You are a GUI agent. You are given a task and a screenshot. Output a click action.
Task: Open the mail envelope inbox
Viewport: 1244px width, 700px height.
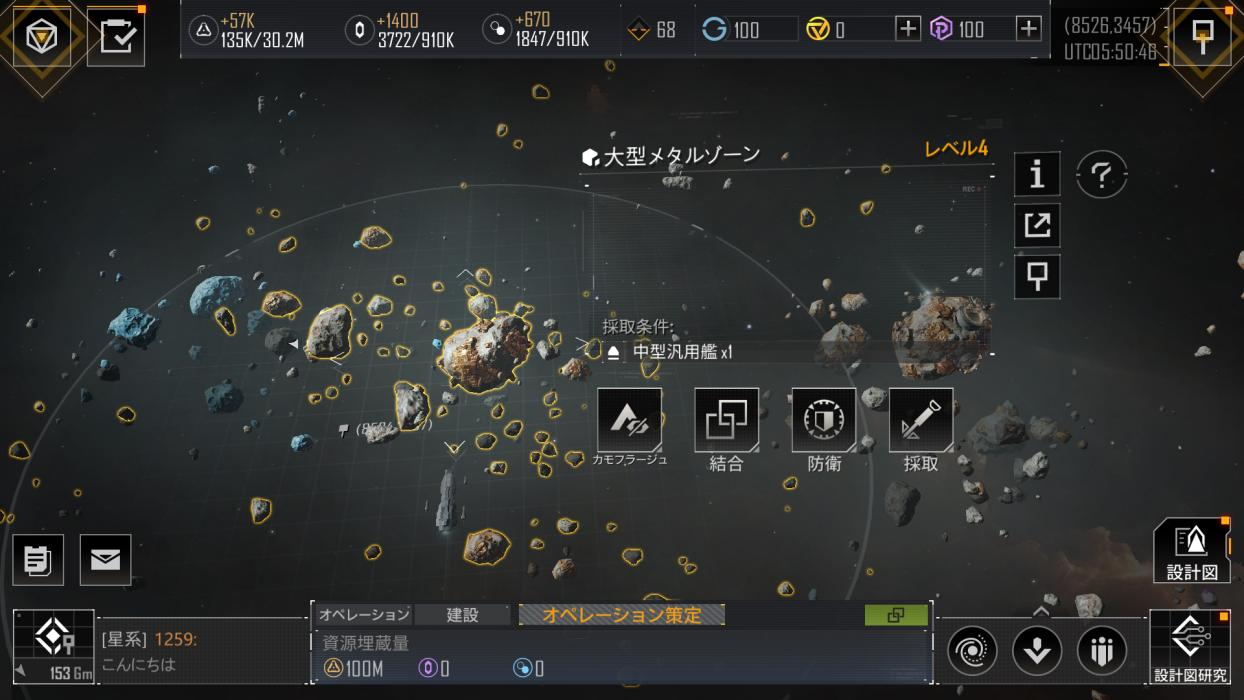coord(105,560)
